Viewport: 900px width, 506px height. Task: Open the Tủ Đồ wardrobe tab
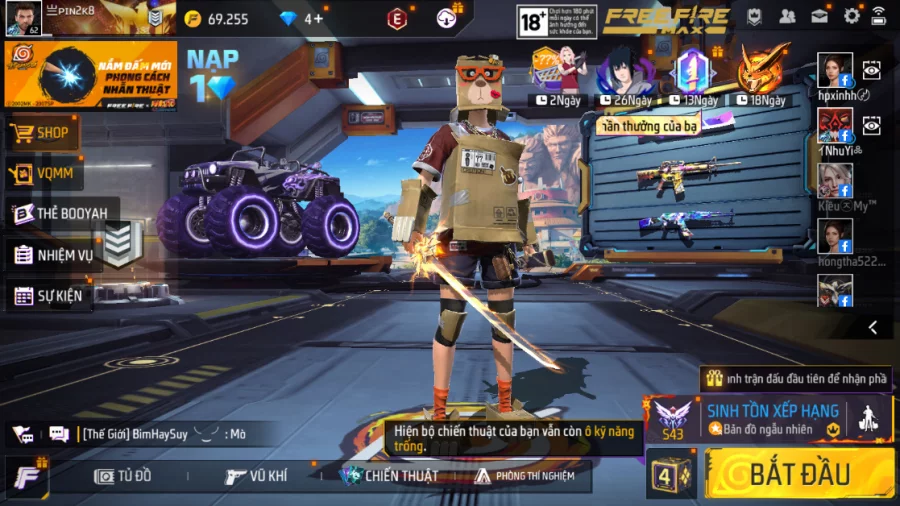coord(123,476)
